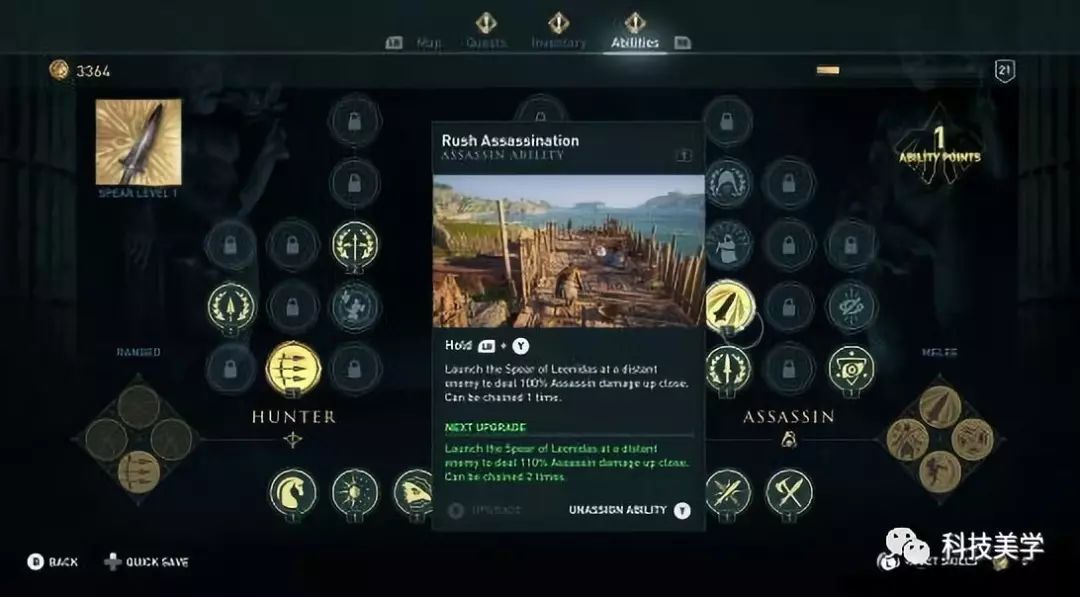Select the single arrow with laurel ability

231,306
